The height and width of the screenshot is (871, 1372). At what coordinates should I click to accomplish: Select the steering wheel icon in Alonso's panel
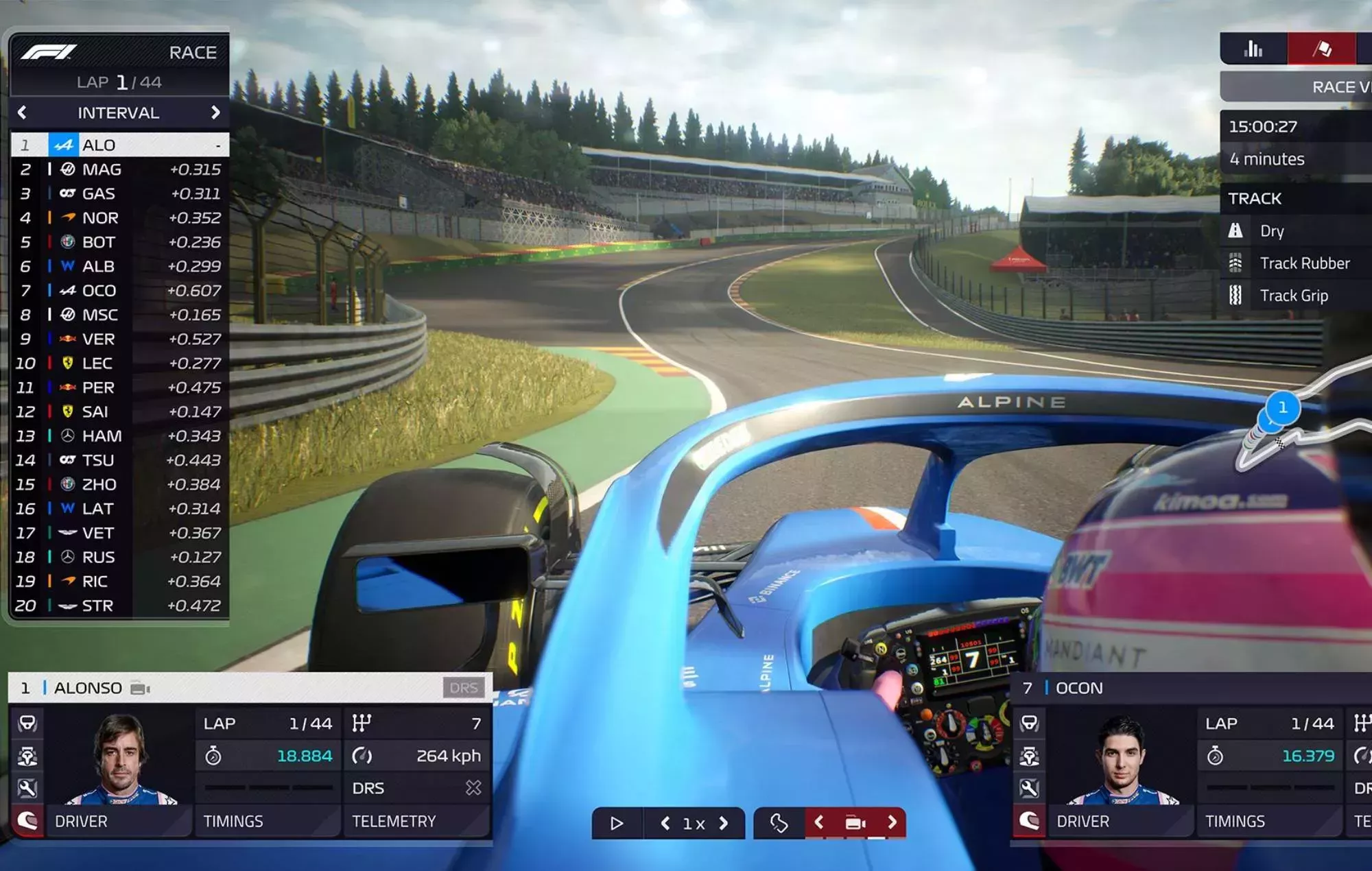[x=27, y=724]
